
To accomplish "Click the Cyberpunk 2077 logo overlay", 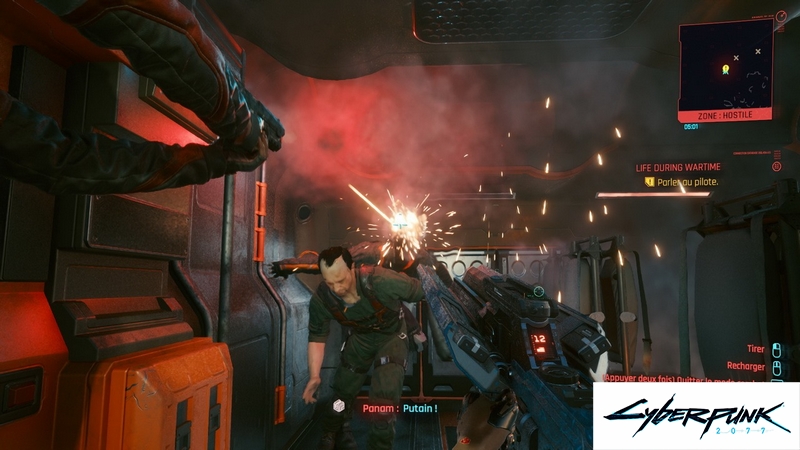I will pos(695,415).
